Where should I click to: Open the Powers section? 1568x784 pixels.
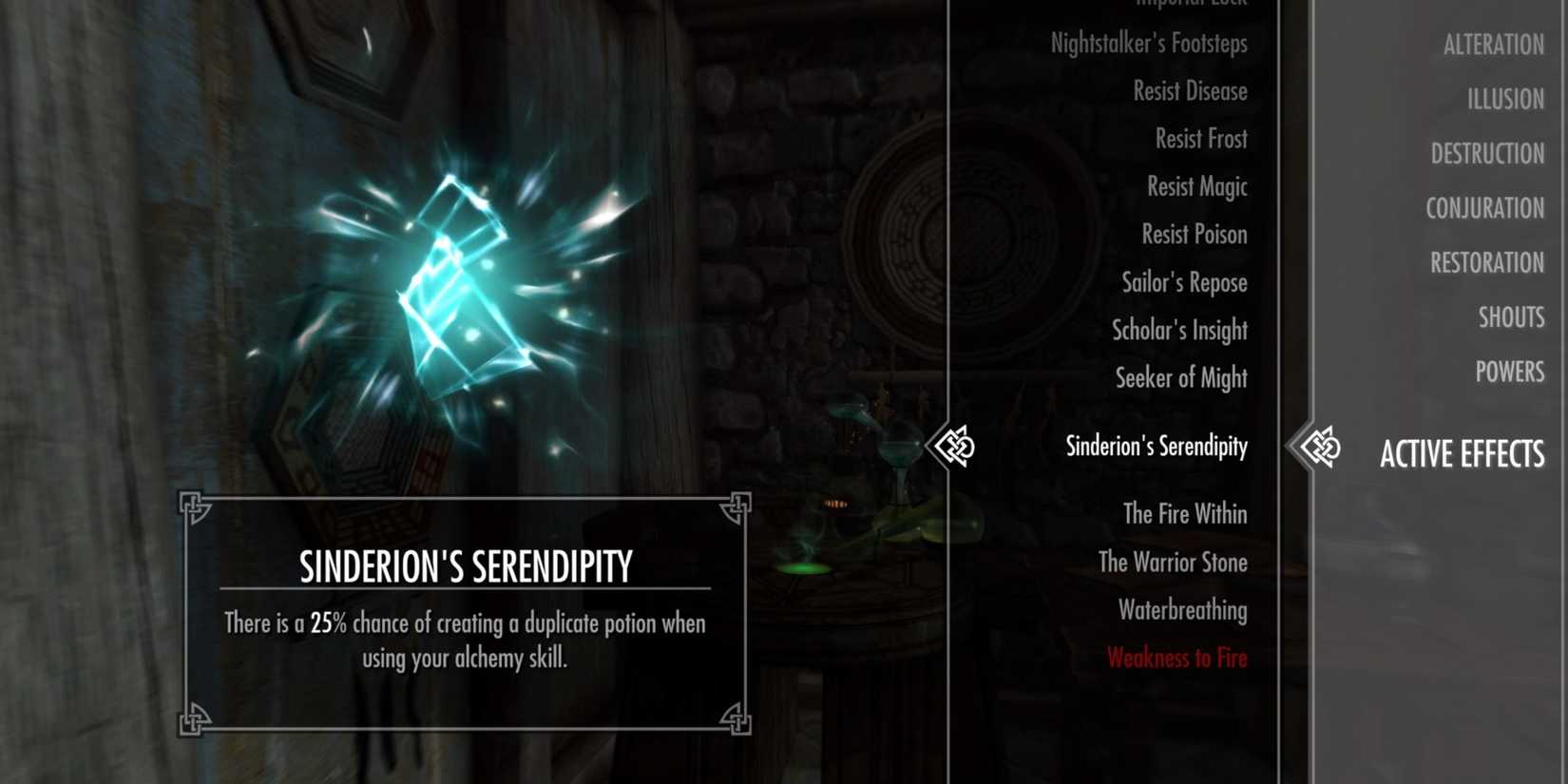pyautogui.click(x=1511, y=372)
